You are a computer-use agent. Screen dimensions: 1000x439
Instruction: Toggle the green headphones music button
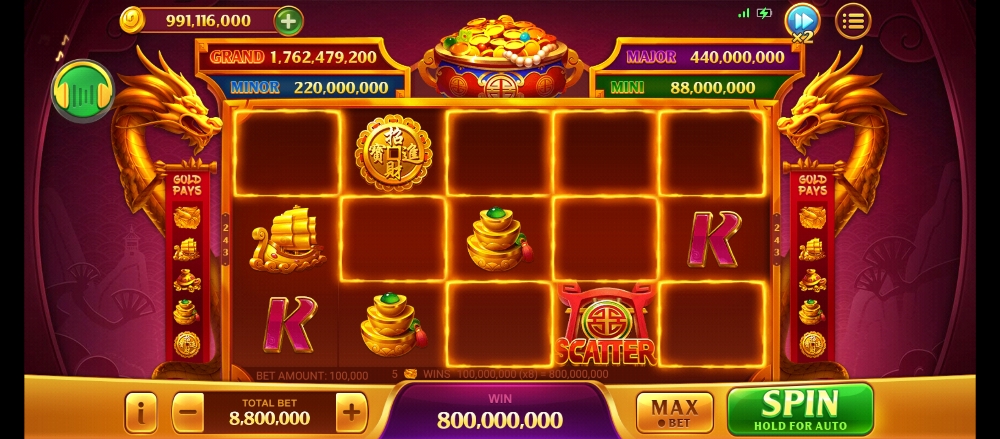coord(82,91)
